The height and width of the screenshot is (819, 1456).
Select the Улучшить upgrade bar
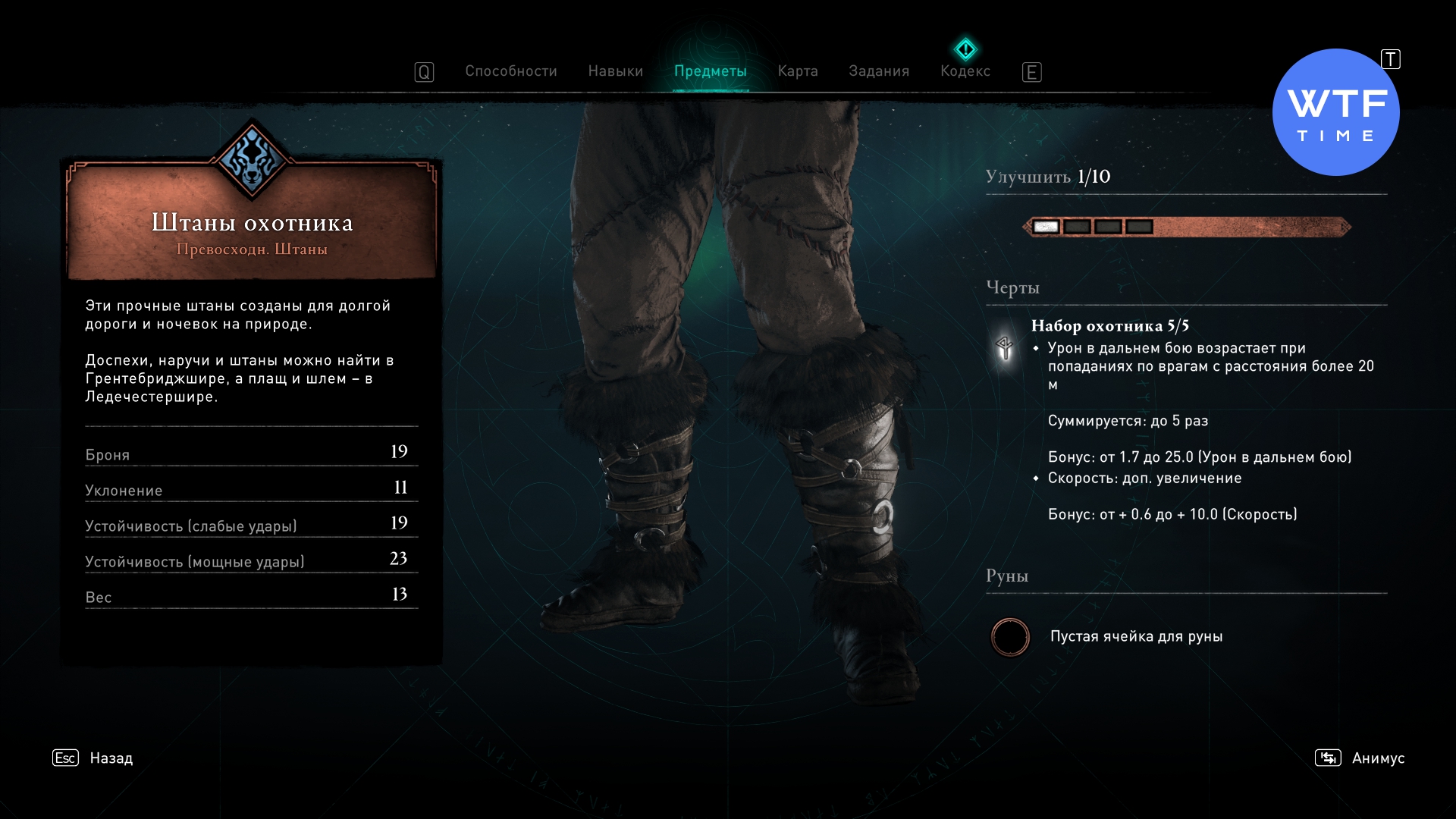pyautogui.click(x=1186, y=227)
